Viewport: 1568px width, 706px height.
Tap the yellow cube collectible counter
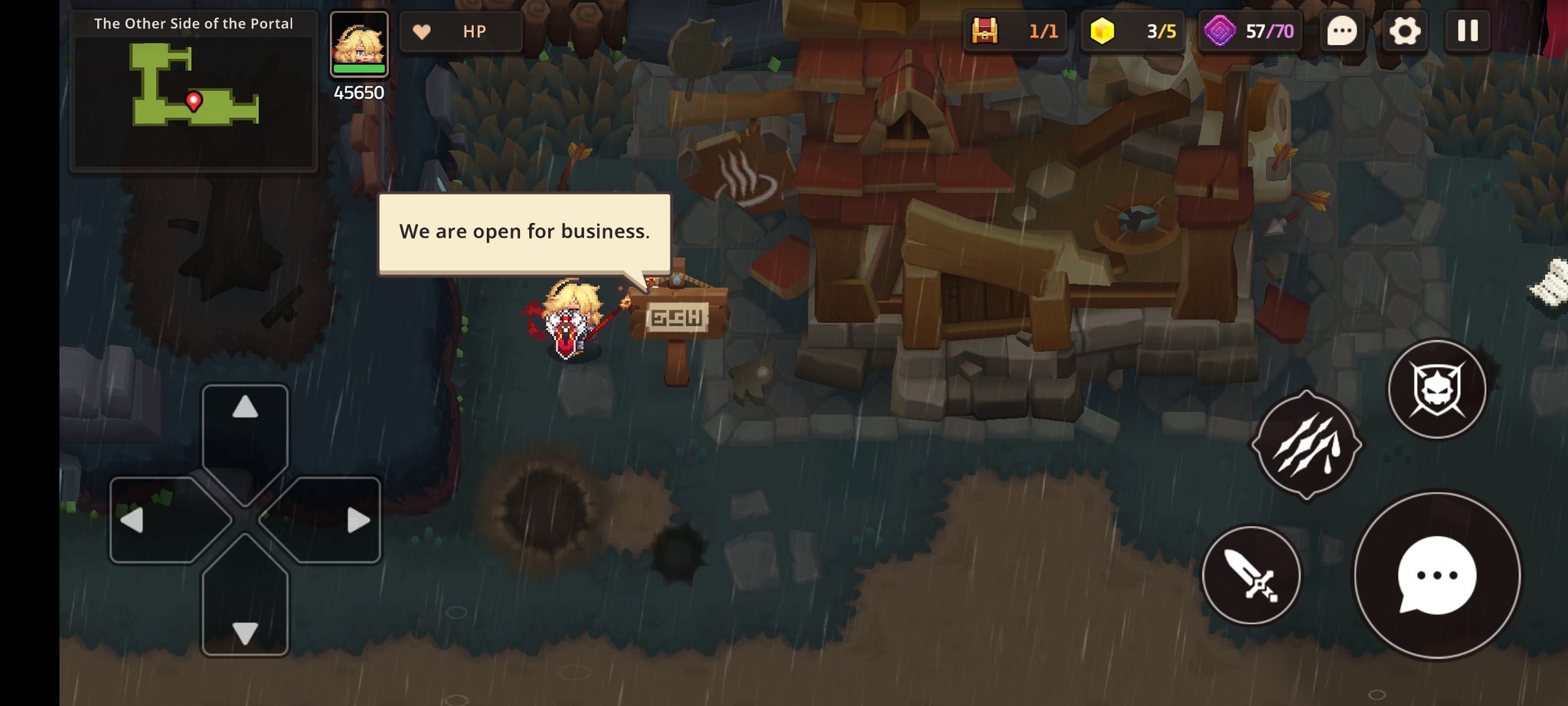(1132, 31)
